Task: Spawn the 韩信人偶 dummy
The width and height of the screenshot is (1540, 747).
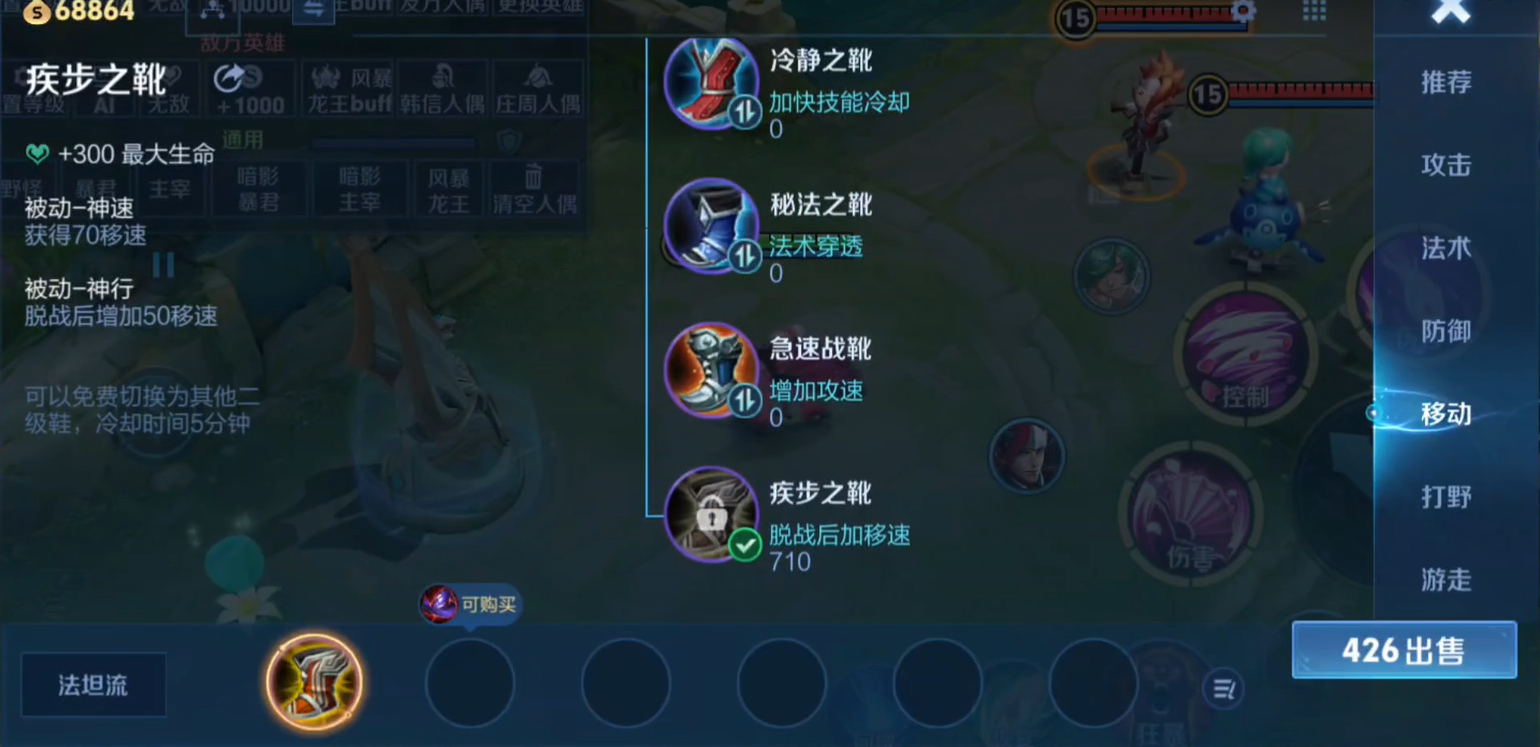Action: (443, 89)
